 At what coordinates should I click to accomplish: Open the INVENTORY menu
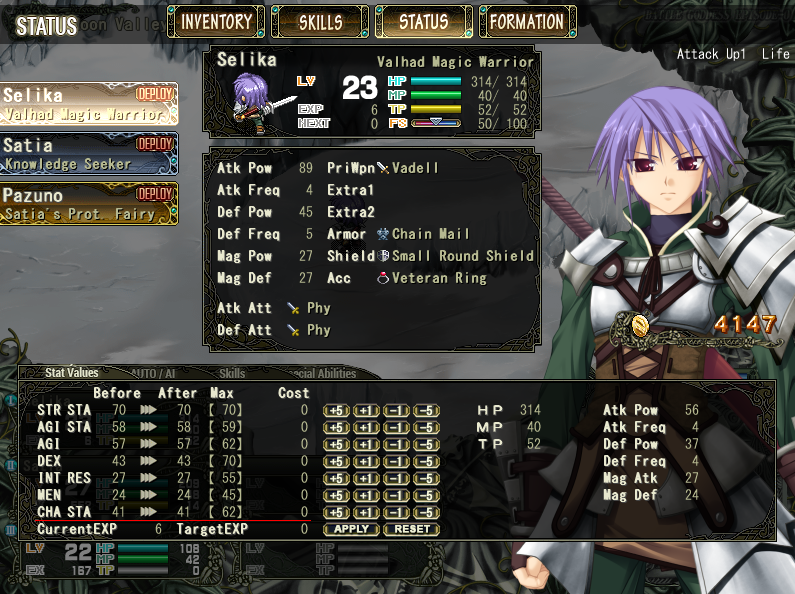(x=216, y=21)
